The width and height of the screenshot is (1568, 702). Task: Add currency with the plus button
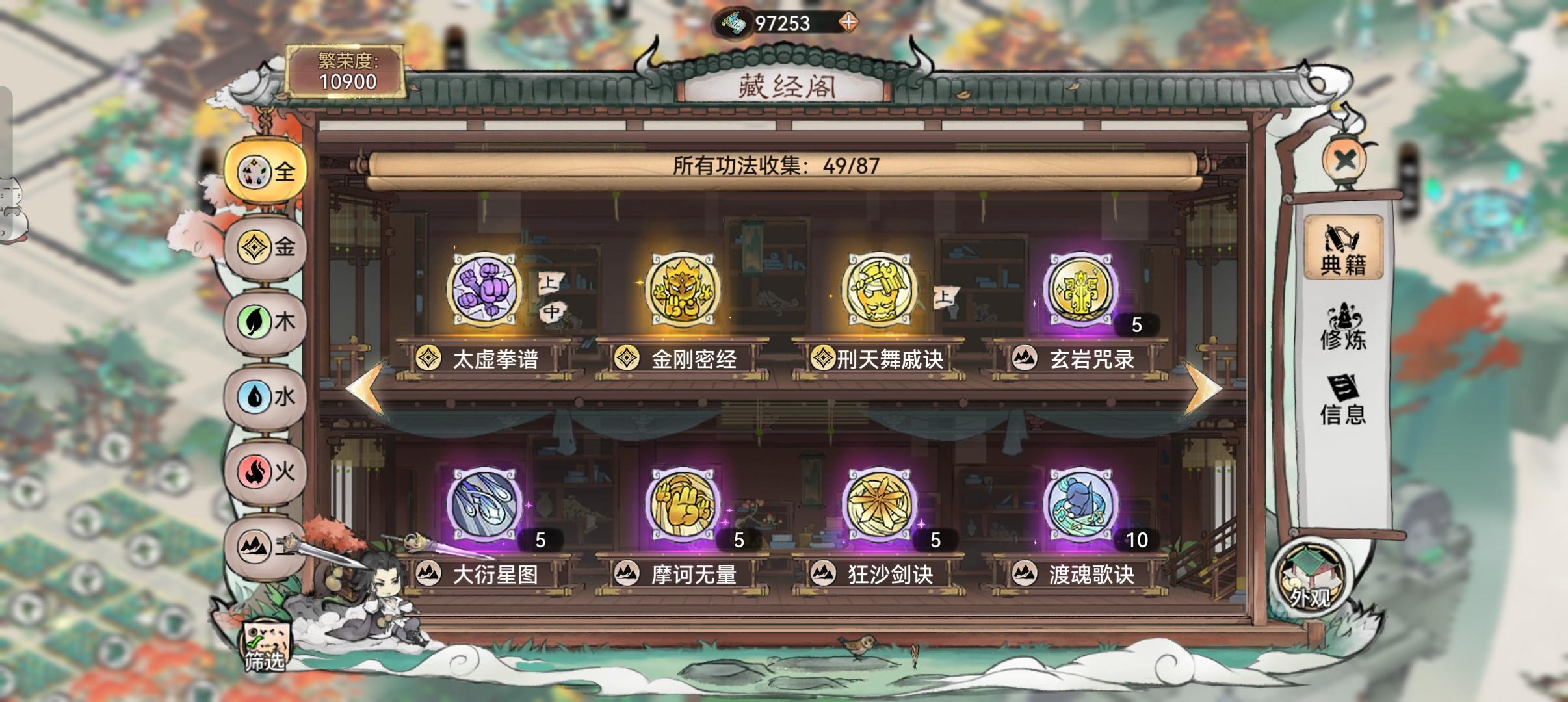pos(848,21)
